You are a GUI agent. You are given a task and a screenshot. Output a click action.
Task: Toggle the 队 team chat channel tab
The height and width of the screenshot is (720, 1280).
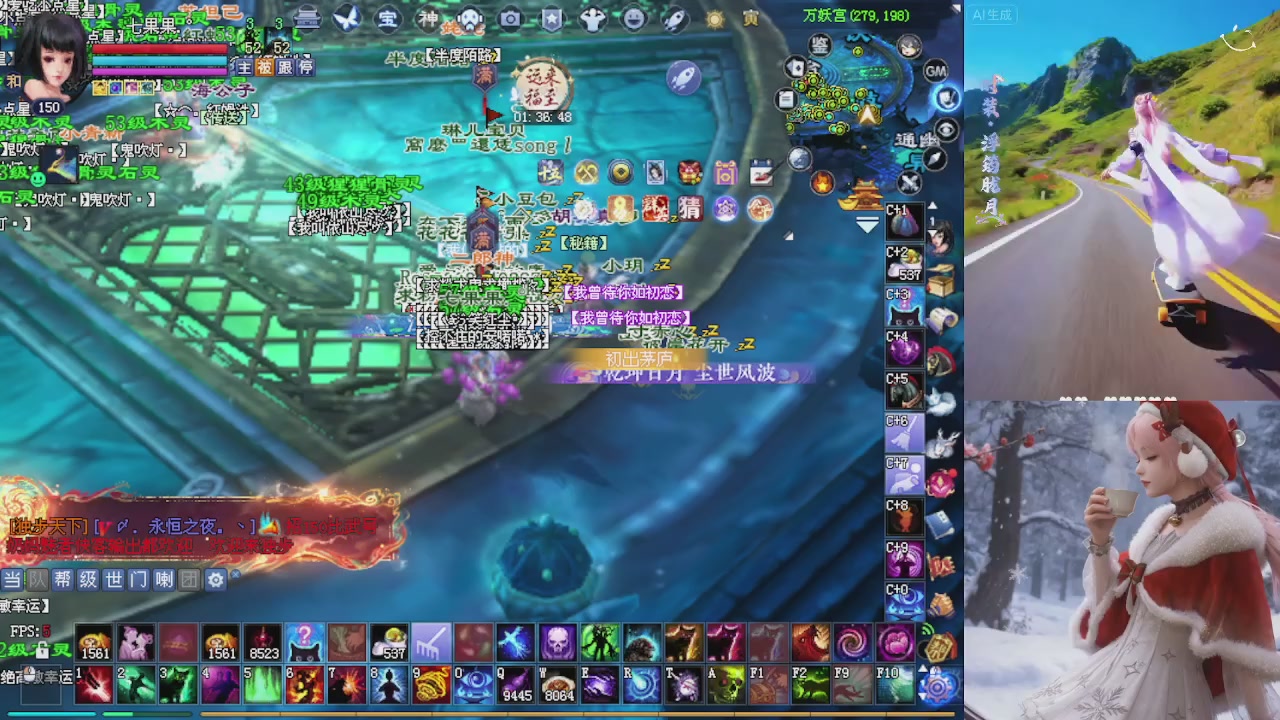36,578
